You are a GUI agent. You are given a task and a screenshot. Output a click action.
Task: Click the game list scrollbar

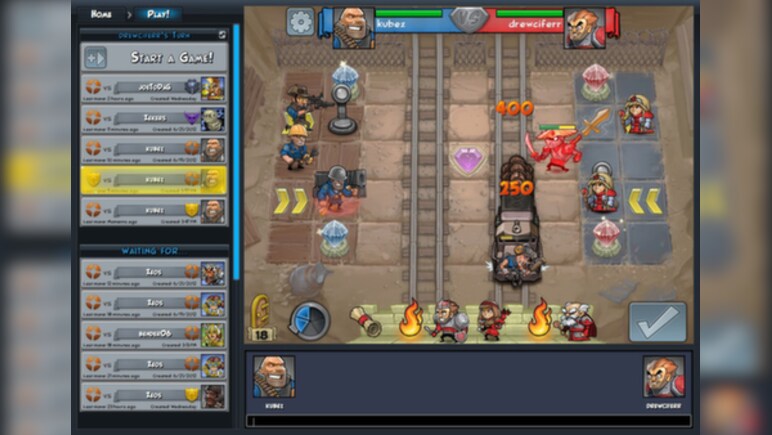(236, 150)
